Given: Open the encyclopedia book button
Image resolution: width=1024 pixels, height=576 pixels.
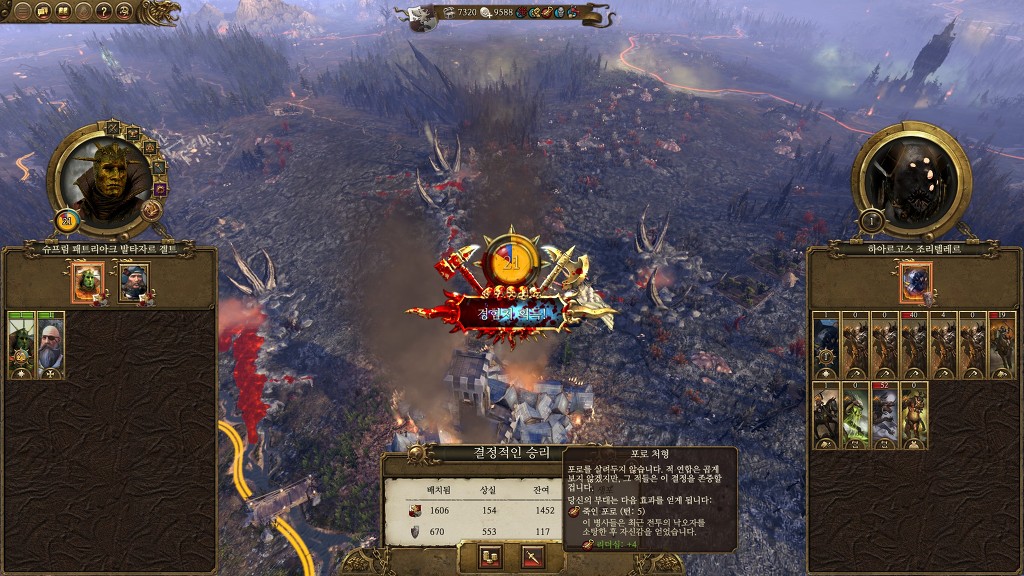Looking at the screenshot, I should [x=64, y=12].
